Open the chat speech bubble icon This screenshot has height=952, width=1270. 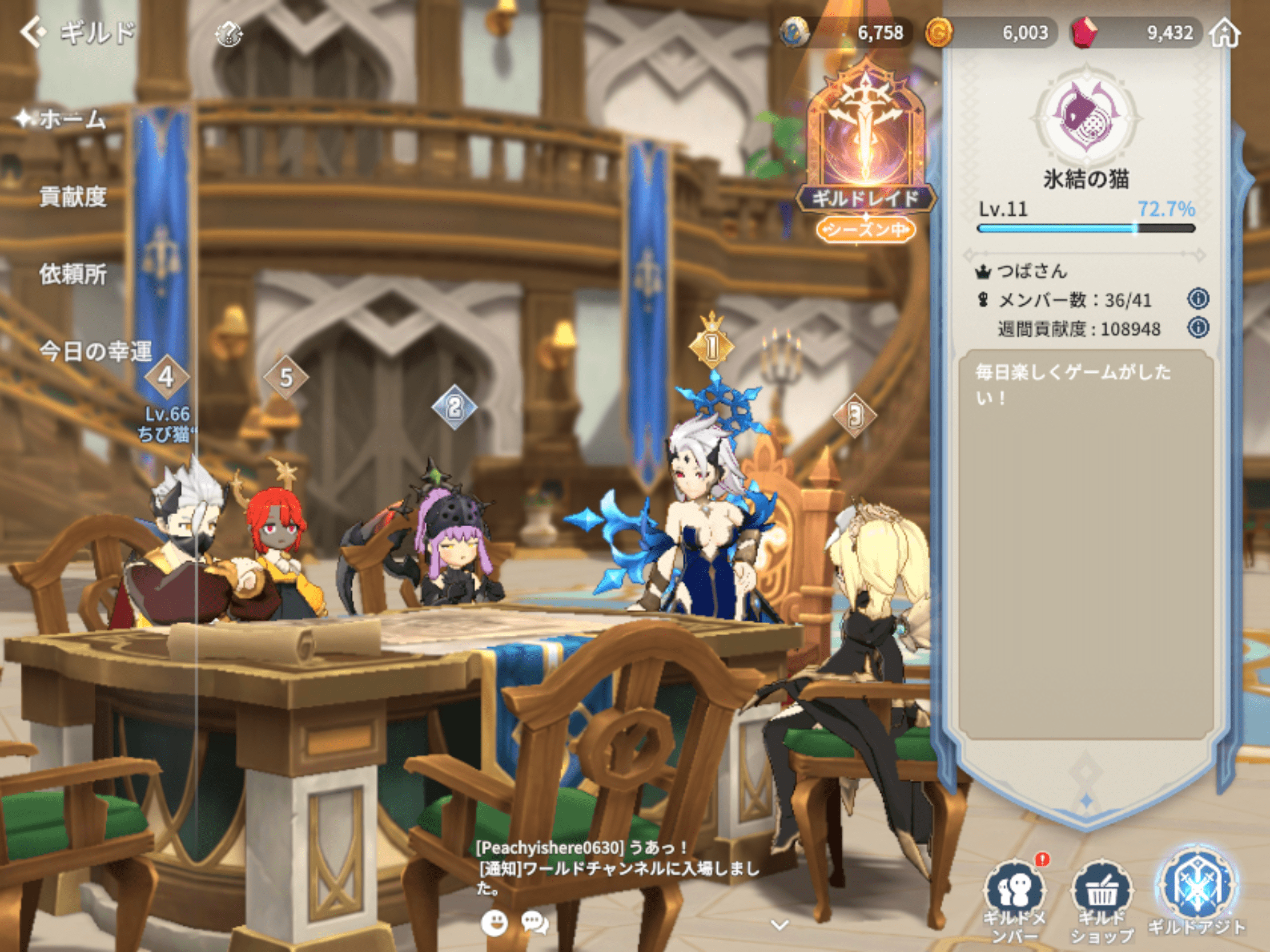pos(534,923)
